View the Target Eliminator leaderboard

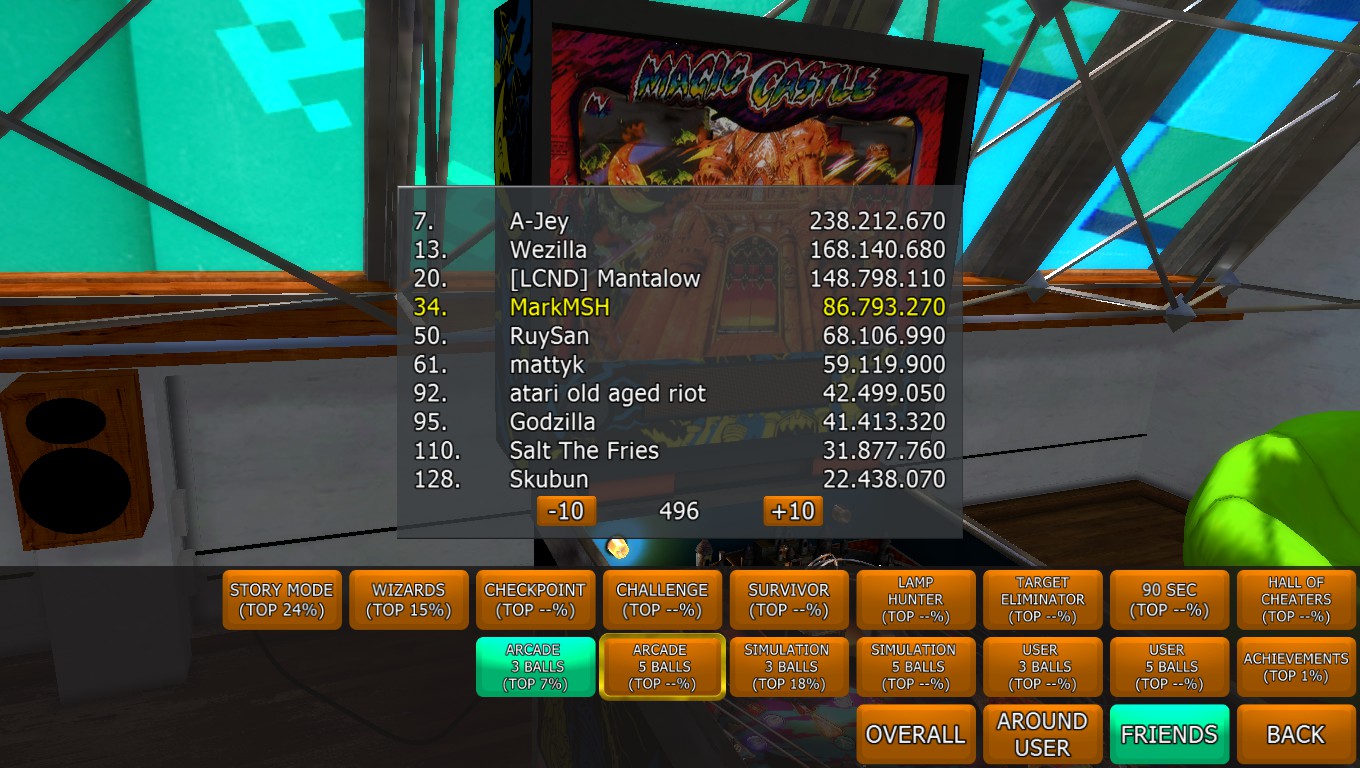pyautogui.click(x=1042, y=600)
